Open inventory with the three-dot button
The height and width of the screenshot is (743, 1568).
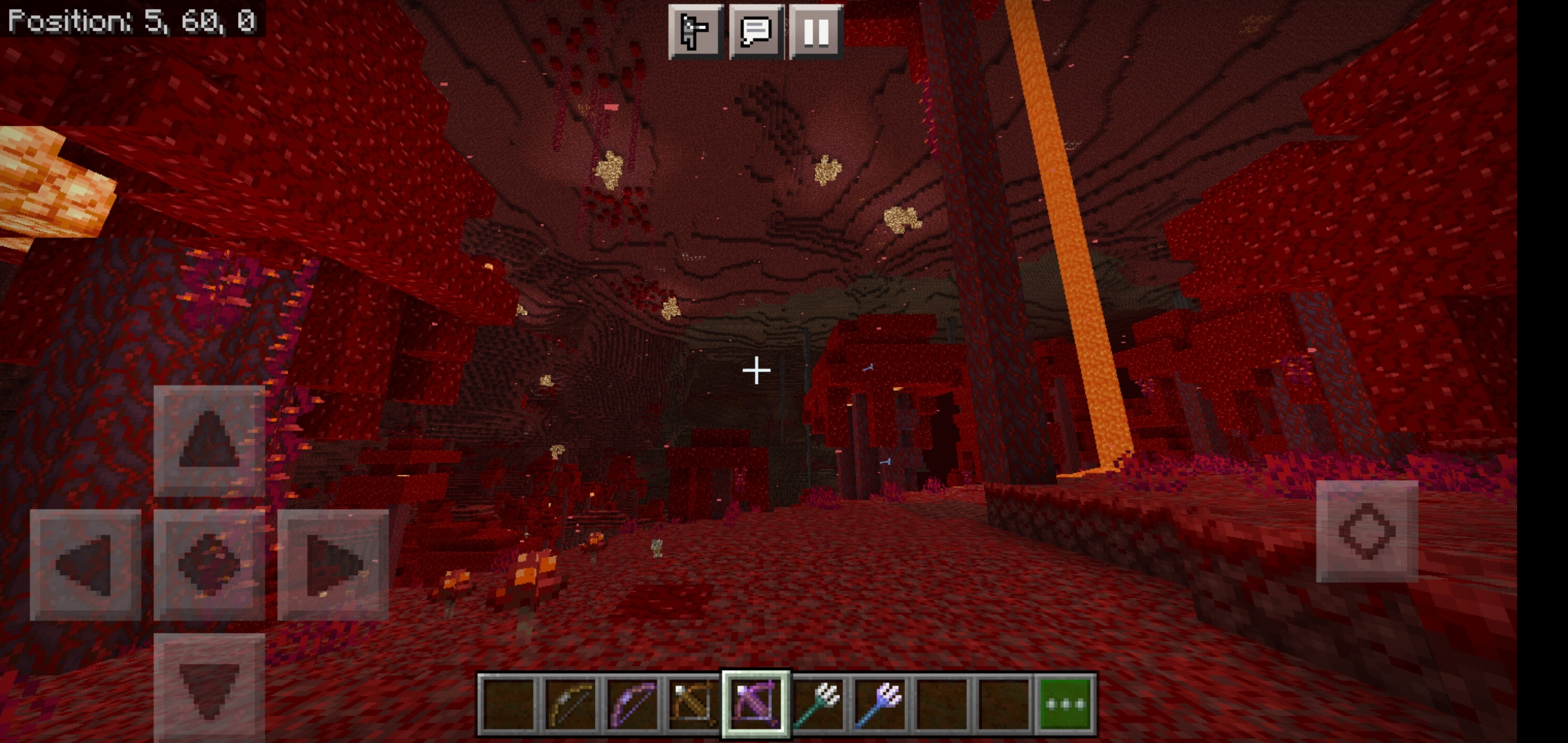1065,704
